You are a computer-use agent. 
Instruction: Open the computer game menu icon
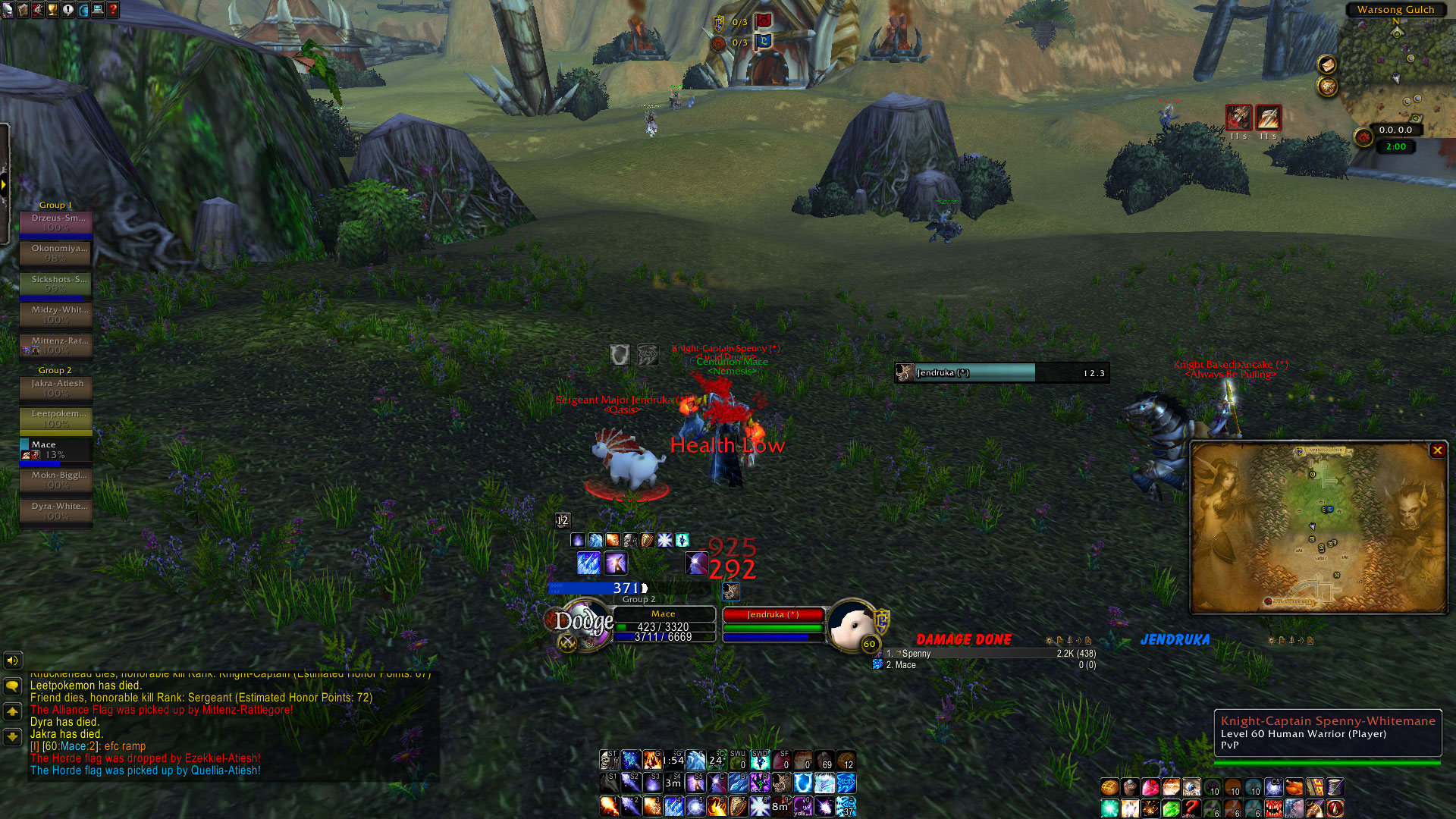98,9
